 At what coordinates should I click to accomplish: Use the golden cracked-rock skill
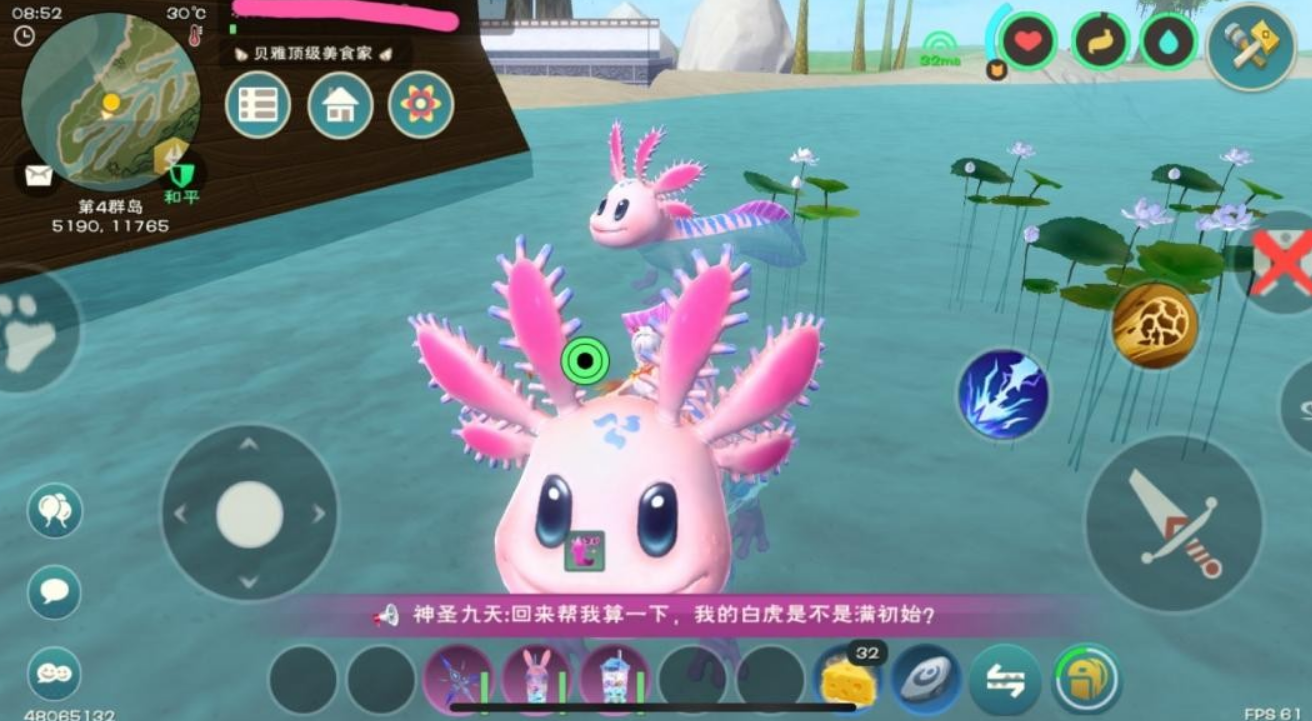(1155, 324)
